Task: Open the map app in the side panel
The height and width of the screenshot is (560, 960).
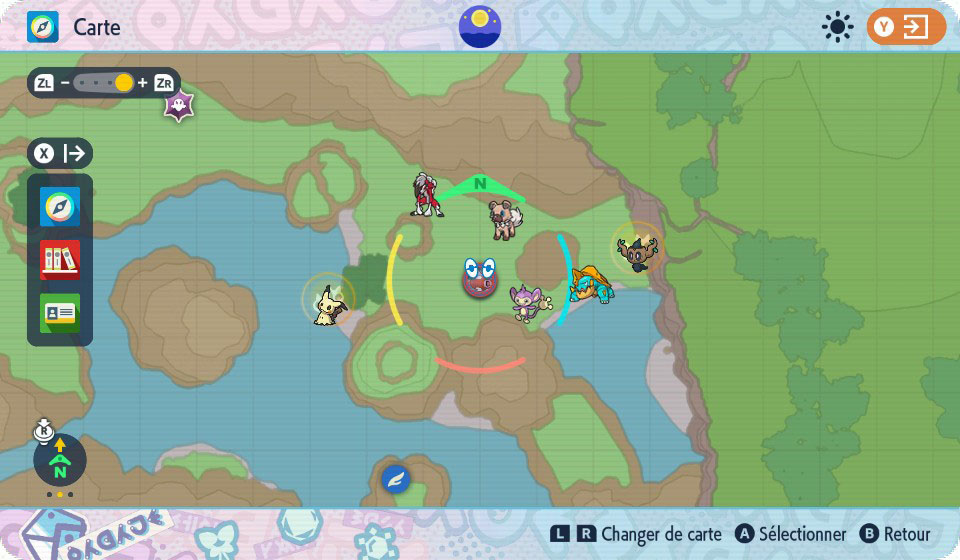Action: (60, 207)
